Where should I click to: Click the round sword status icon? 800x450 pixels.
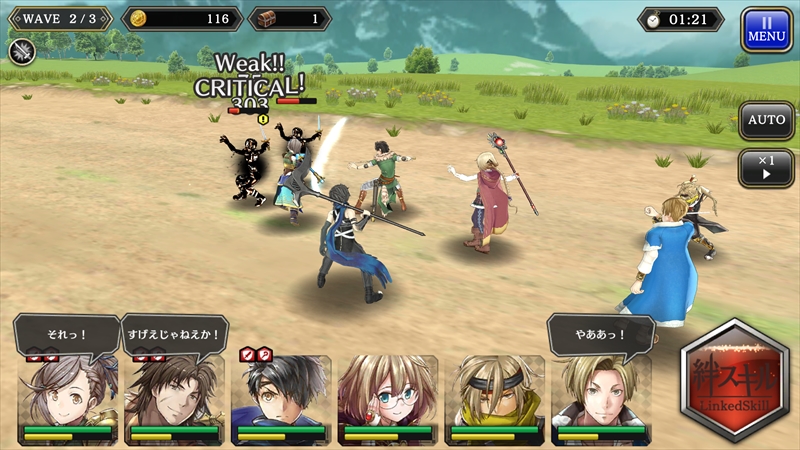[23, 51]
